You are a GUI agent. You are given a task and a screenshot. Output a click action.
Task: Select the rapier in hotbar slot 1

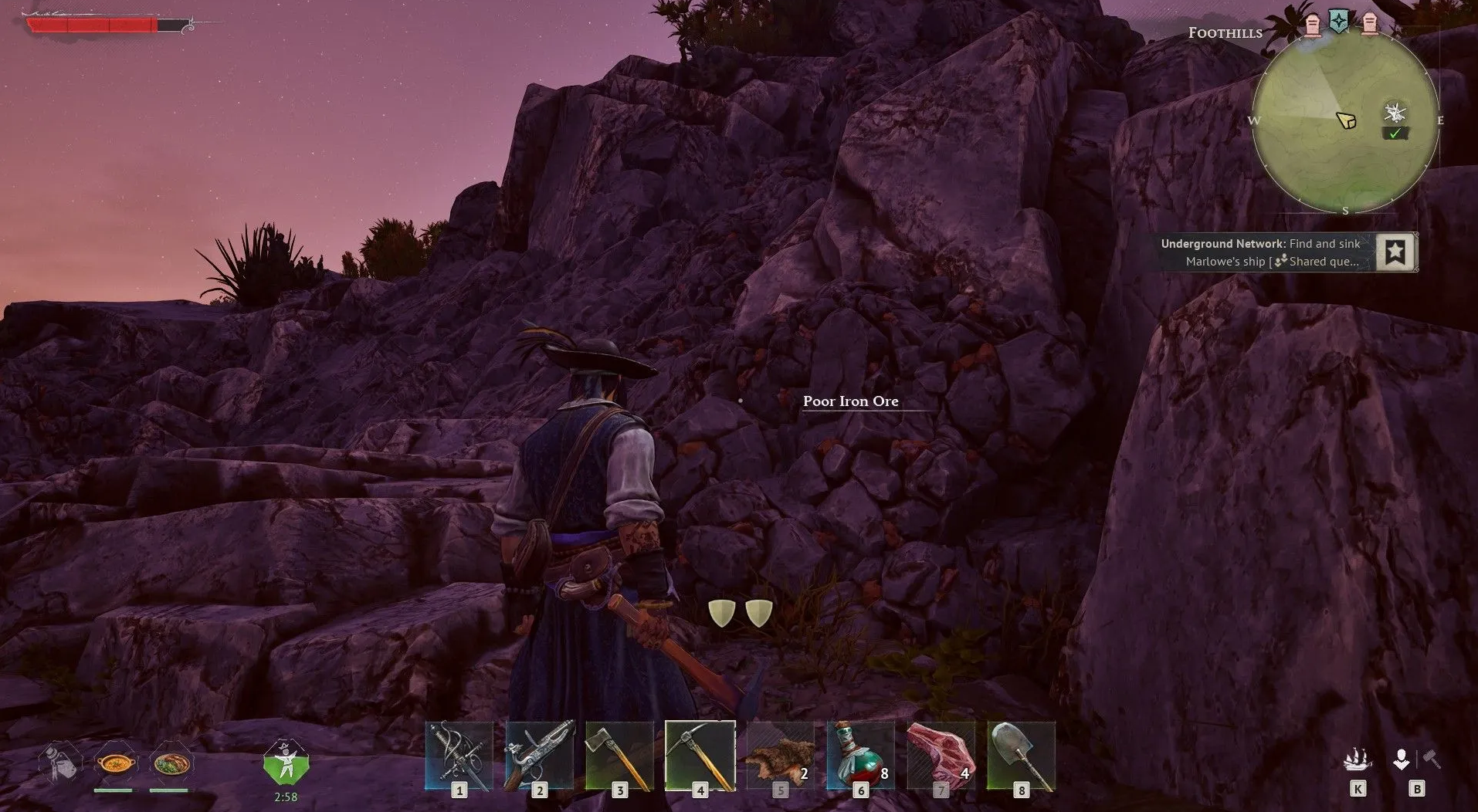click(x=459, y=756)
